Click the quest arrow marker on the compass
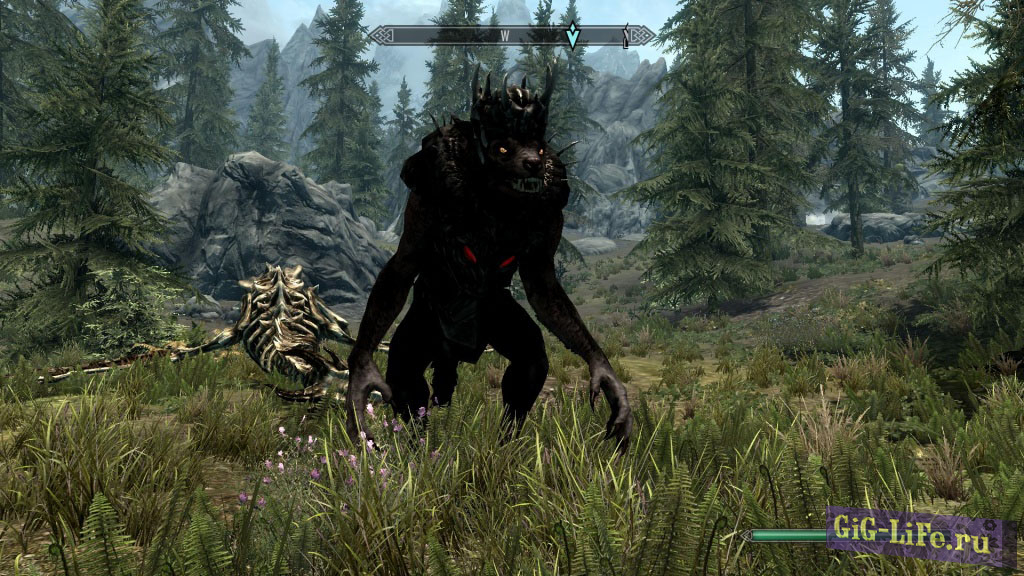Screen dimensions: 1024x576 tap(572, 37)
